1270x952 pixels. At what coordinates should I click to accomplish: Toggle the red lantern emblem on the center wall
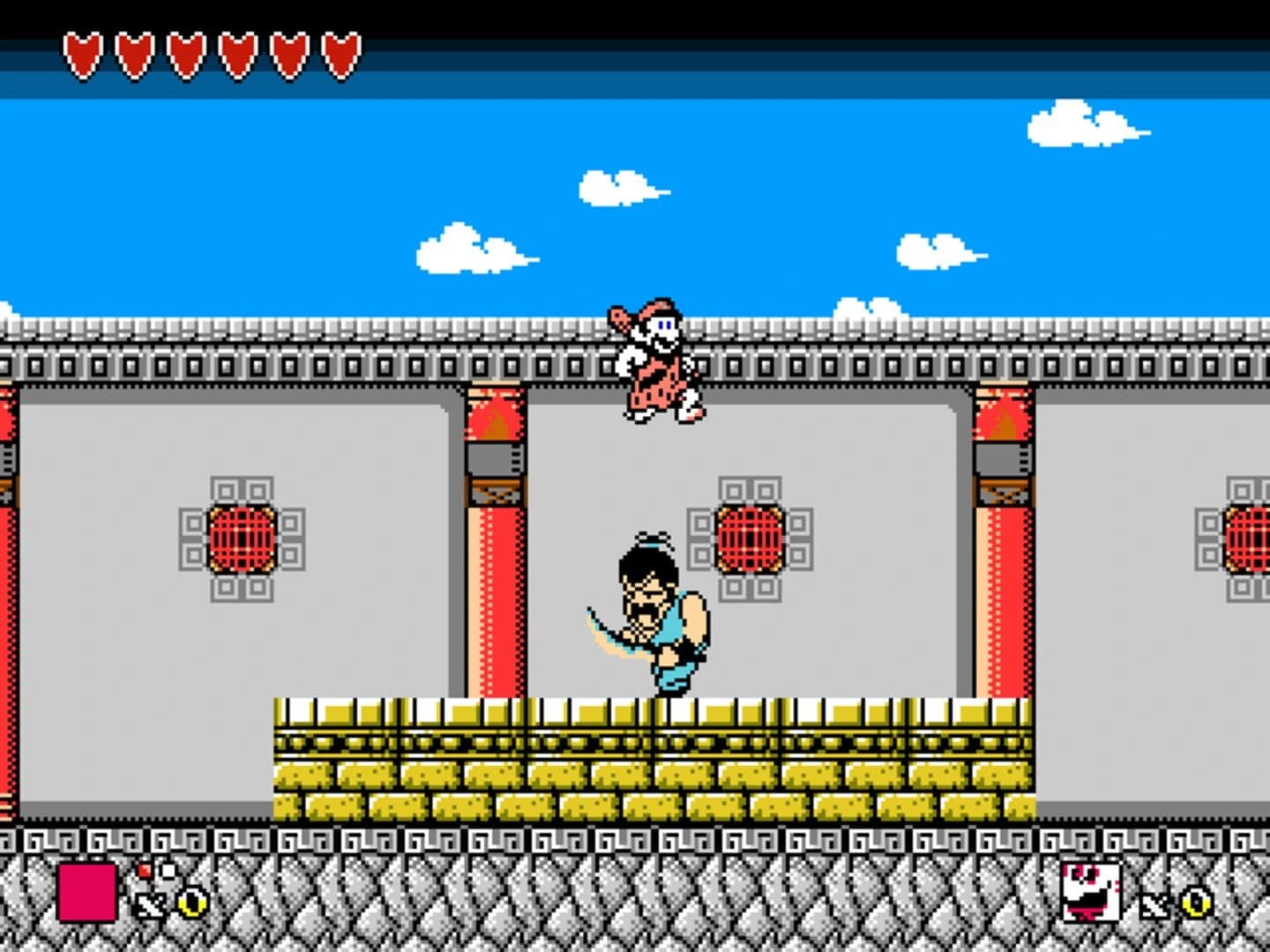[750, 538]
